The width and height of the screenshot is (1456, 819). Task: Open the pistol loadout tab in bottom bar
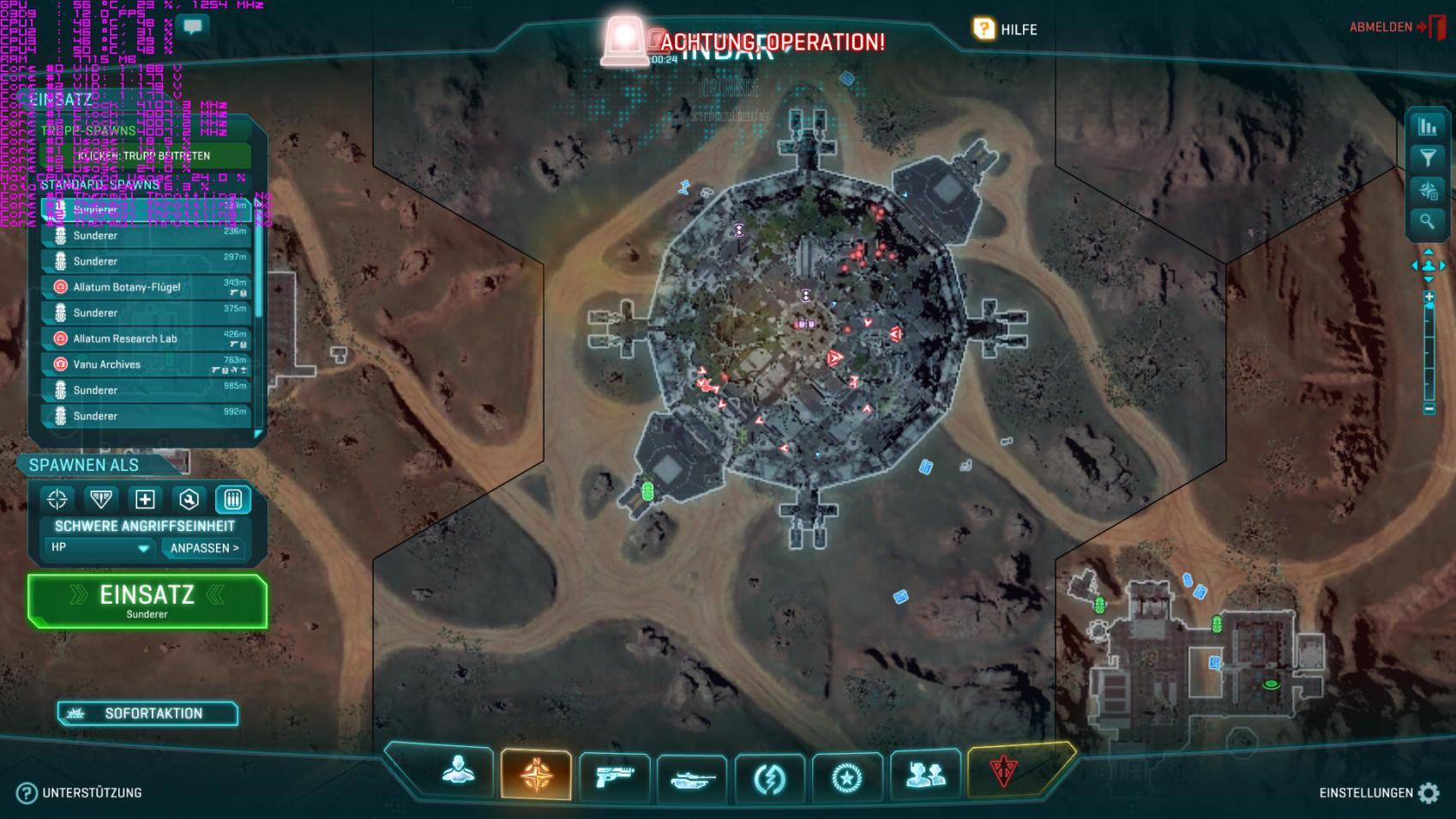pyautogui.click(x=614, y=776)
